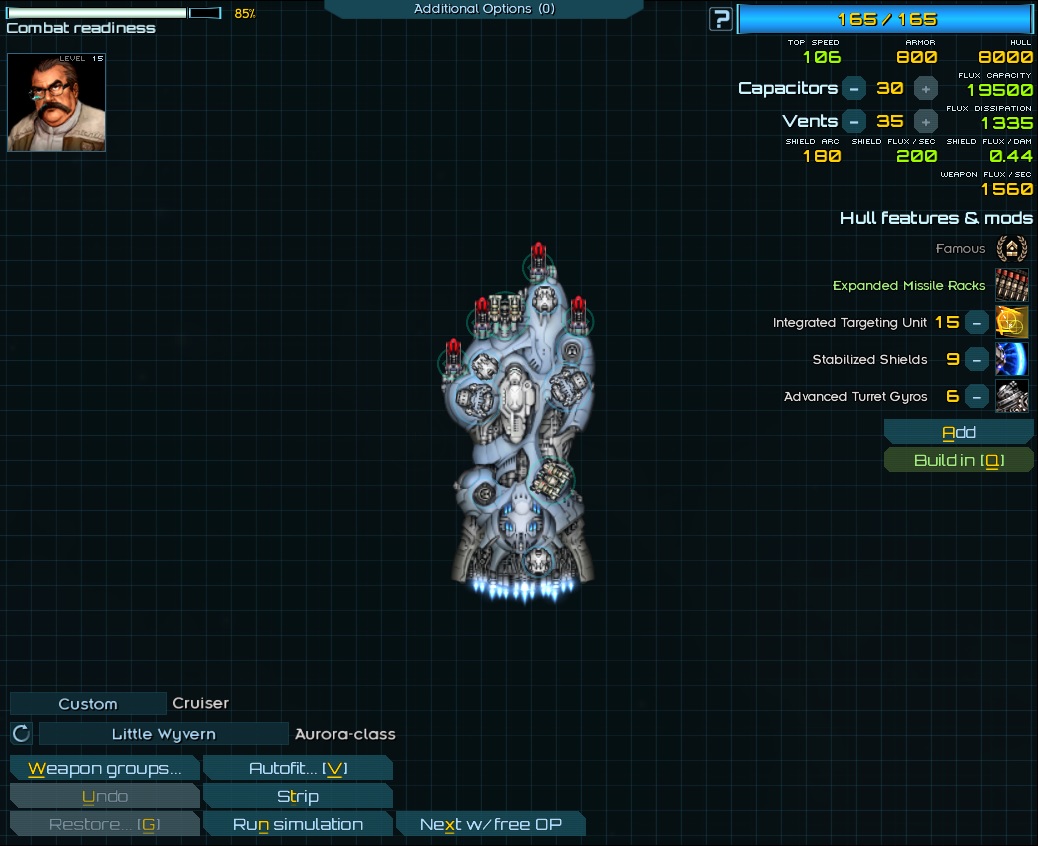Decrease the Vents count
This screenshot has height=846, width=1038.
pos(853,121)
